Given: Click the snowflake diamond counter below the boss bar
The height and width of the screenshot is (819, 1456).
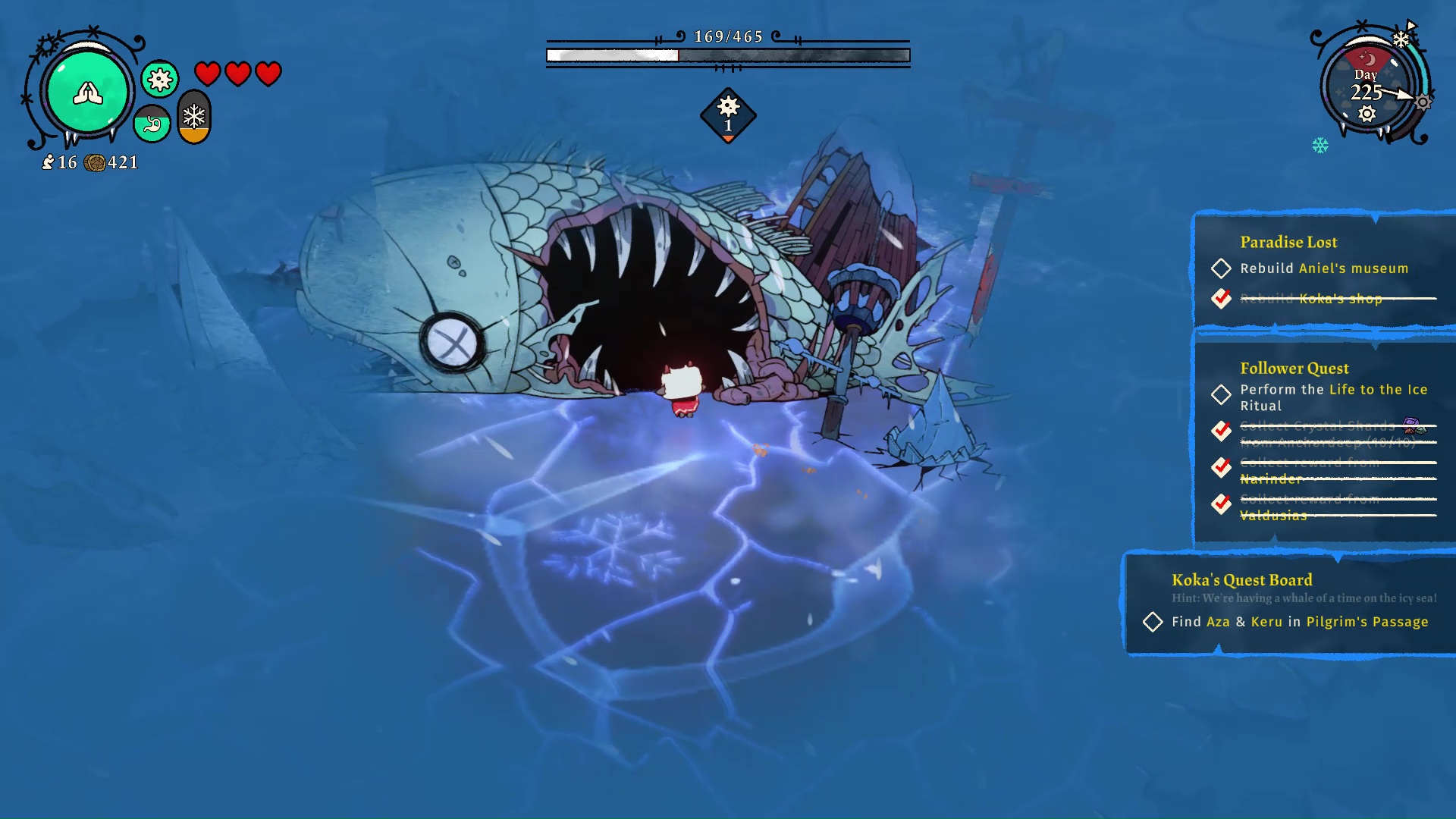Looking at the screenshot, I should 727,115.
